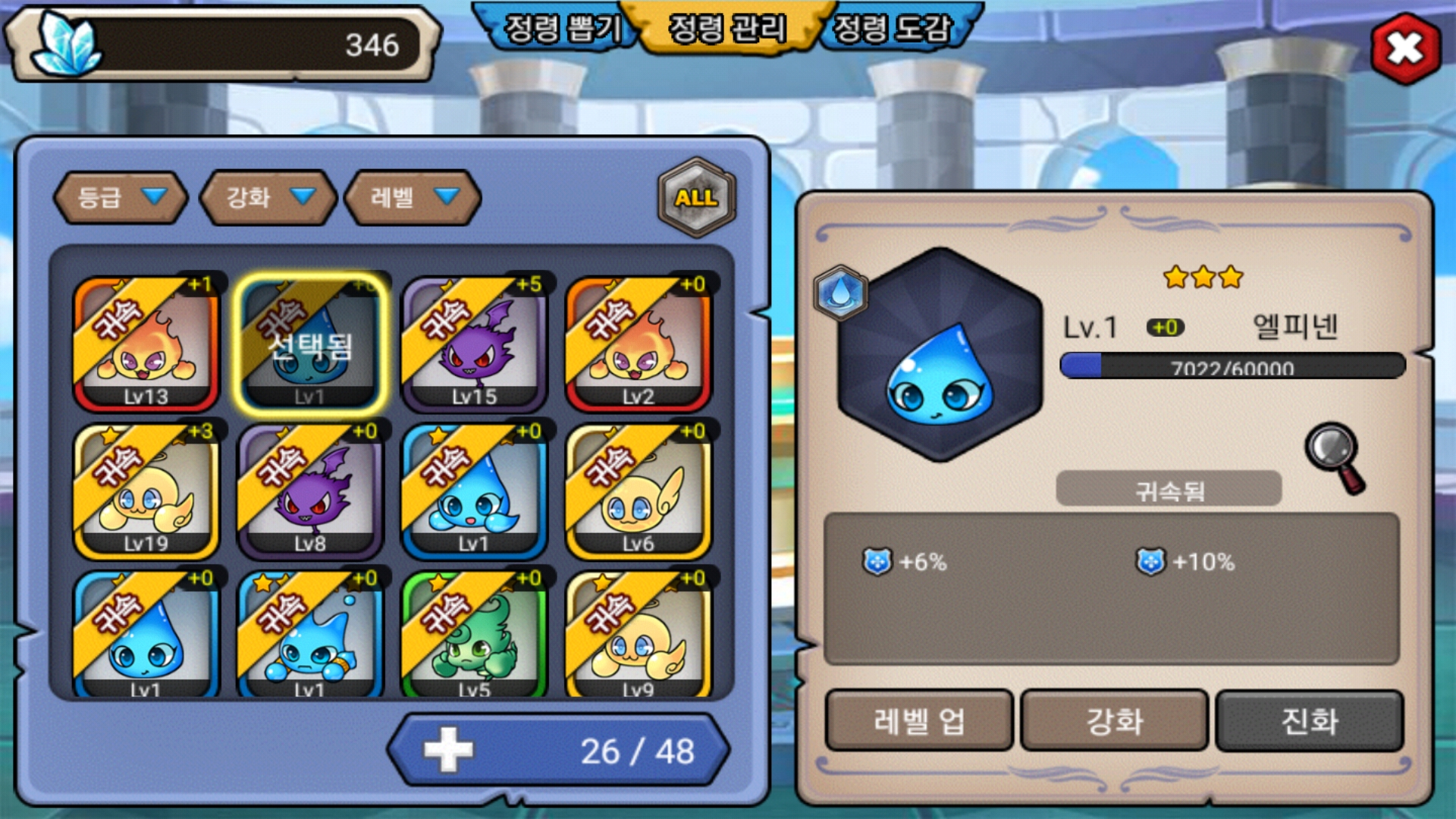The image size is (1456, 819).
Task: Click the 진화 evolve button
Action: (1309, 720)
